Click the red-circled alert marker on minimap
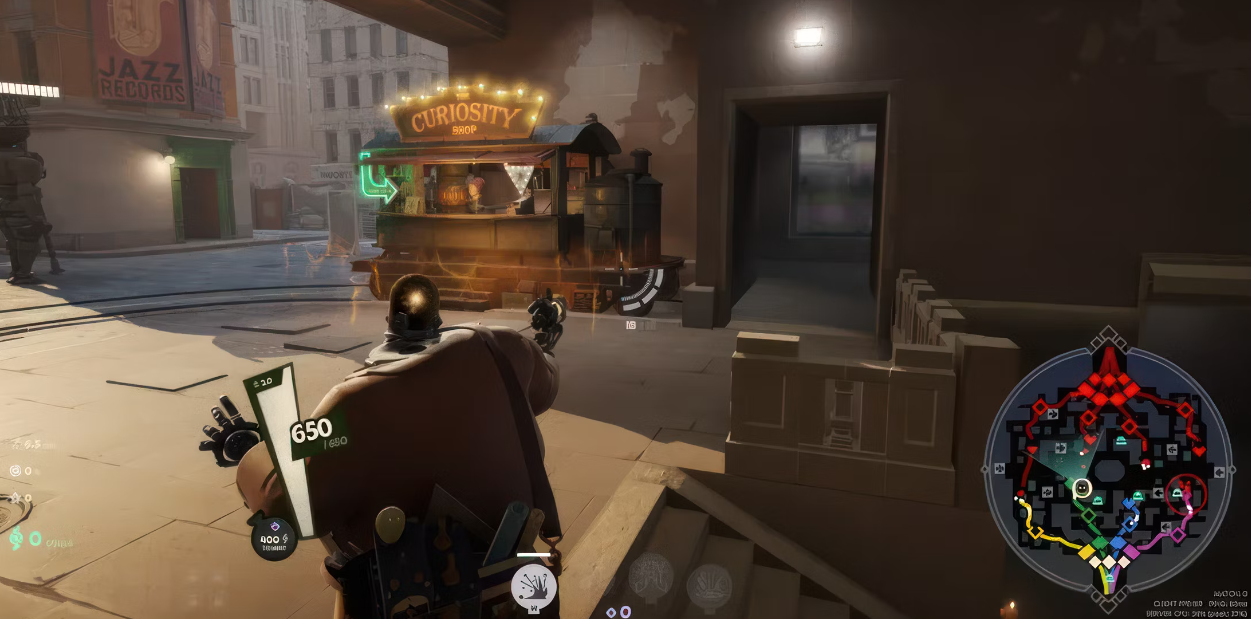Viewport: 1251px width, 619px height. pyautogui.click(x=1186, y=493)
